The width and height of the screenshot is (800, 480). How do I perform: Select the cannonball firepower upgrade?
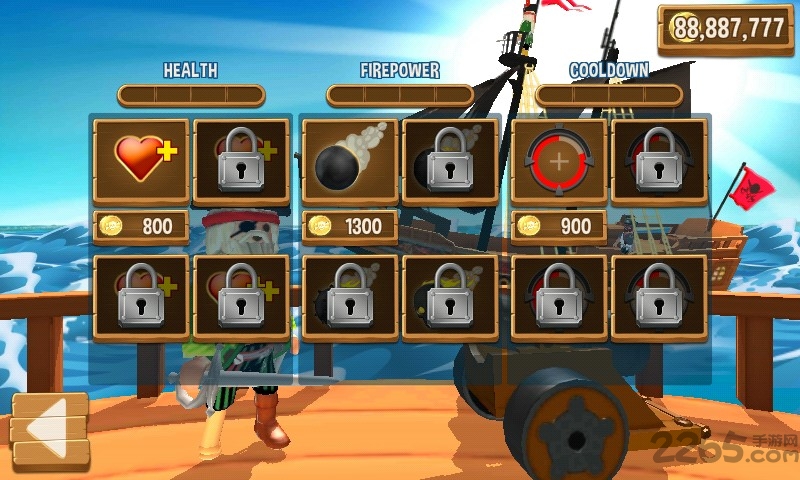tap(349, 160)
